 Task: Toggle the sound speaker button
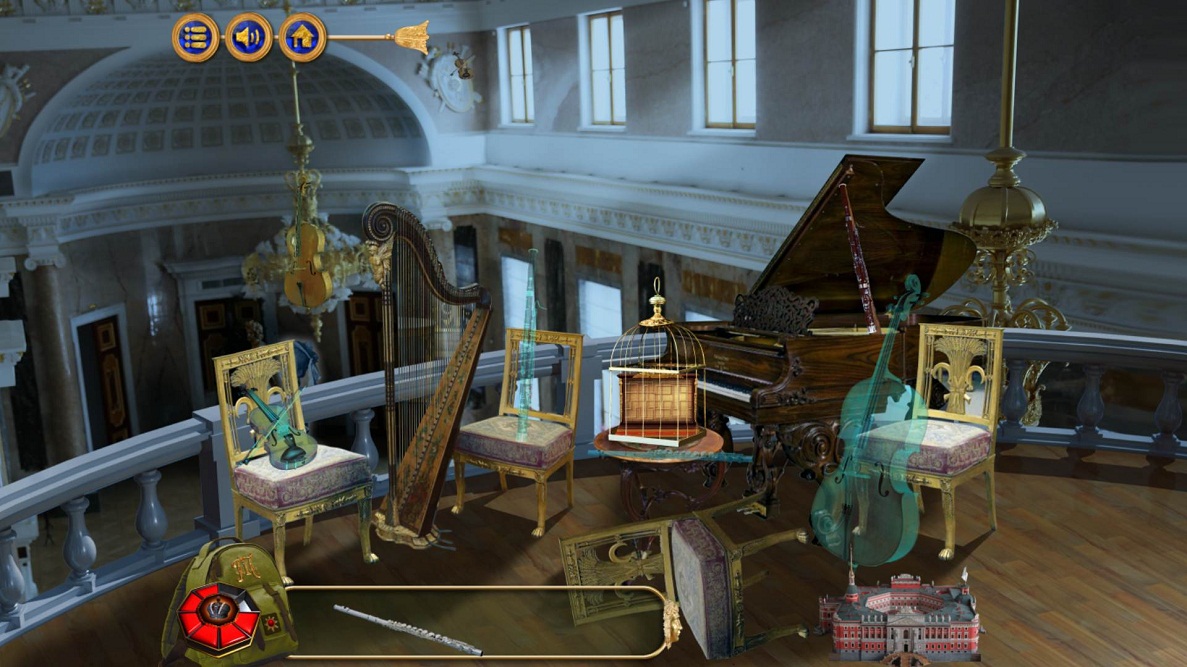pos(248,38)
